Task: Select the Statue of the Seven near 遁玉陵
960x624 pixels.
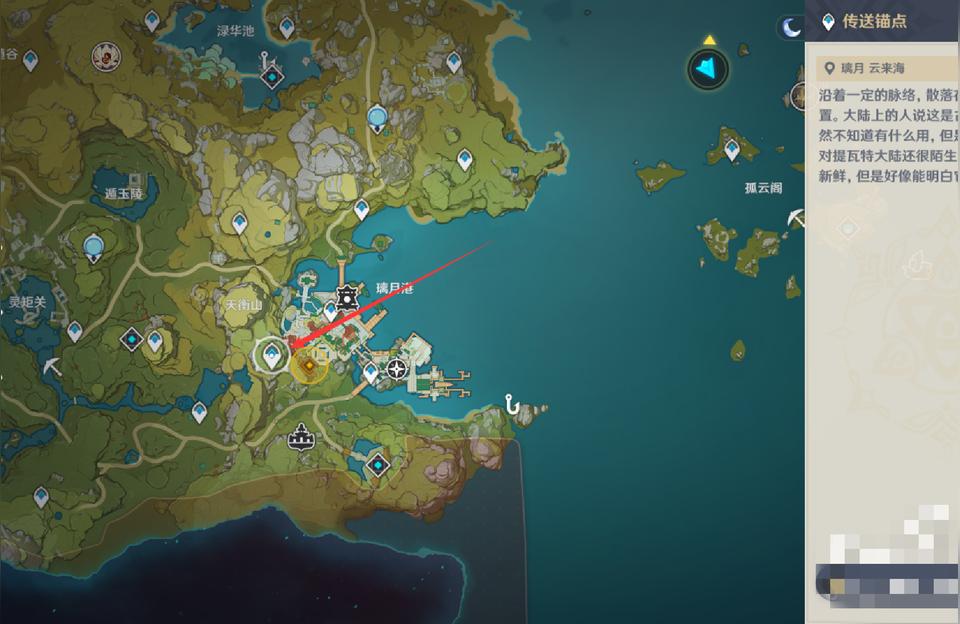Action: (x=94, y=246)
